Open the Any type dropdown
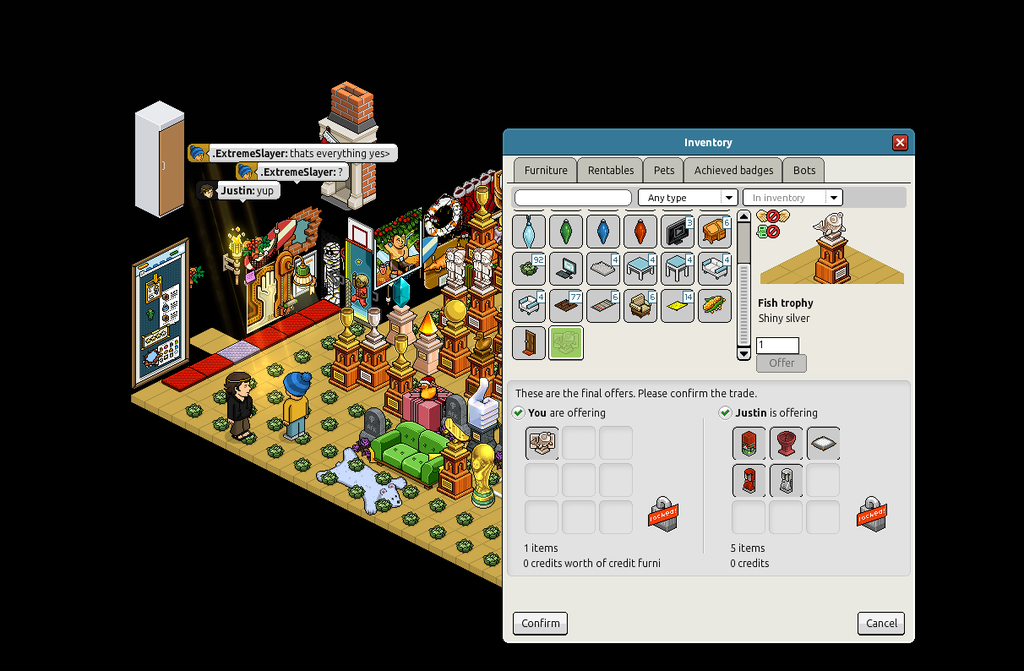 coord(687,198)
